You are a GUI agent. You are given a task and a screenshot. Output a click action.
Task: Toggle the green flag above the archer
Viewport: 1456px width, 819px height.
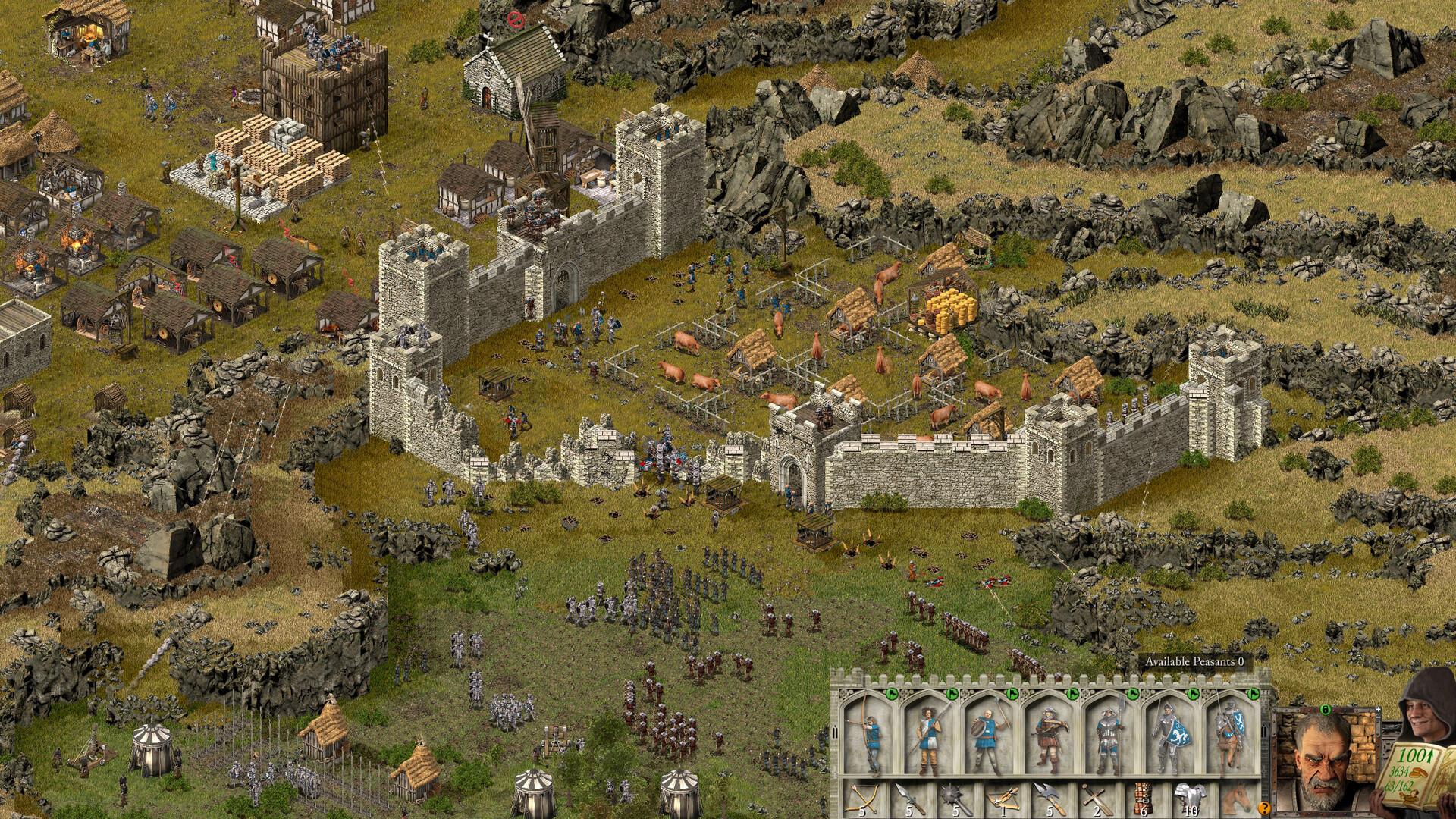point(891,695)
